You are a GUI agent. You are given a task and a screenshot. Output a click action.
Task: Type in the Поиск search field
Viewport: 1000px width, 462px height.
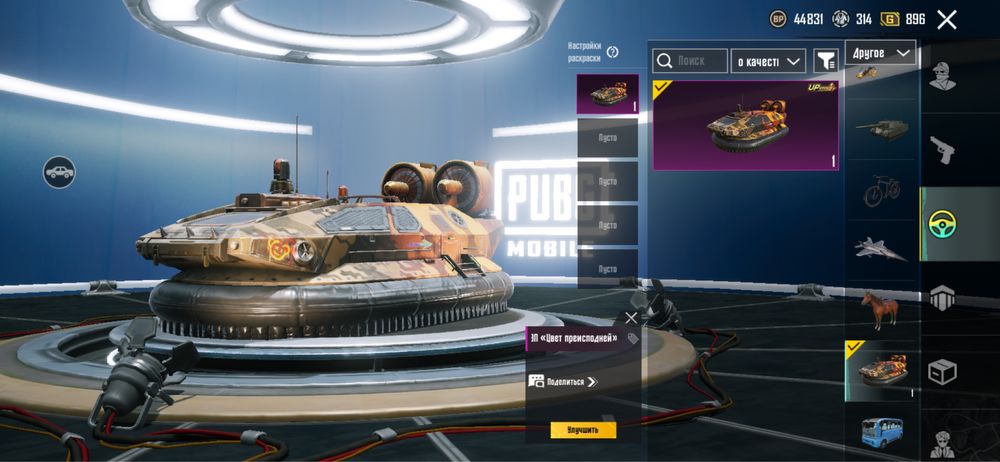[690, 61]
